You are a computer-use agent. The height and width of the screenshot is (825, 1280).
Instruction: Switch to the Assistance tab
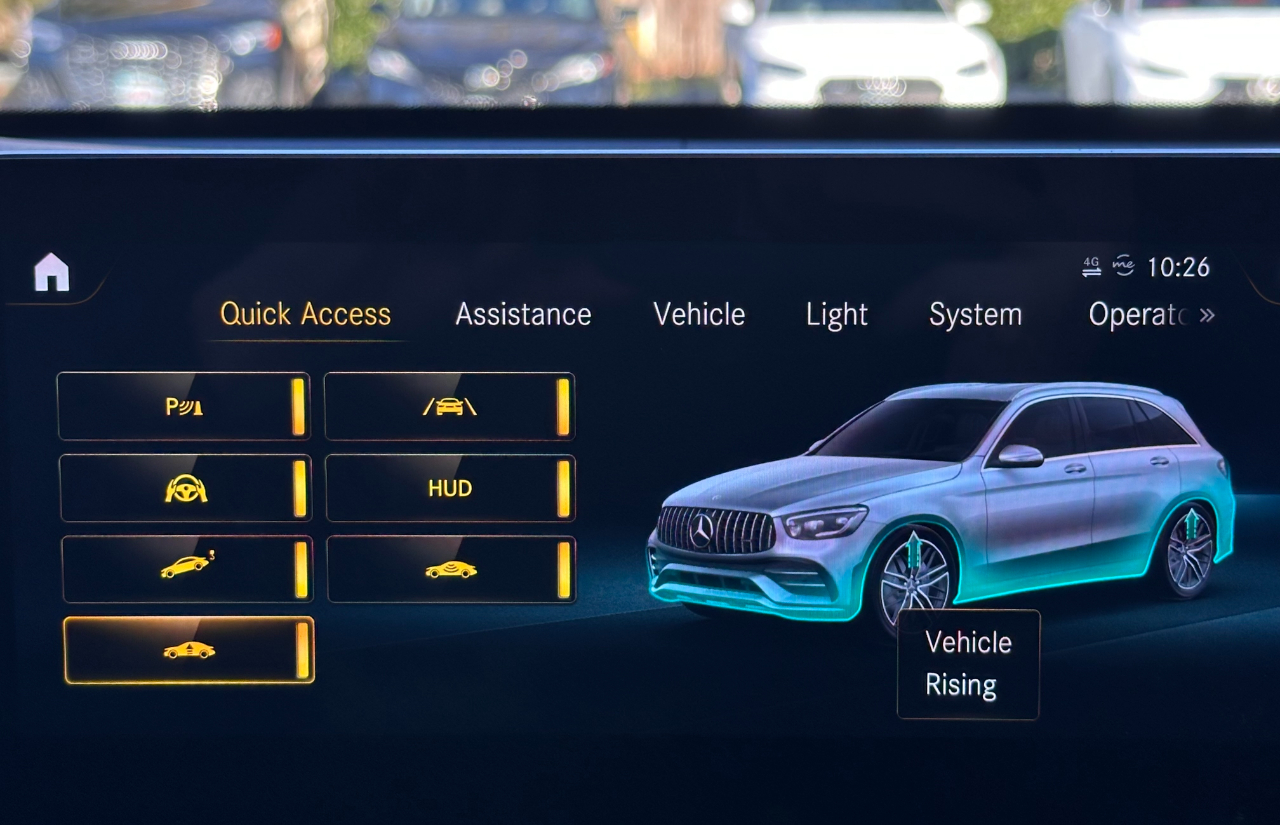[522, 315]
